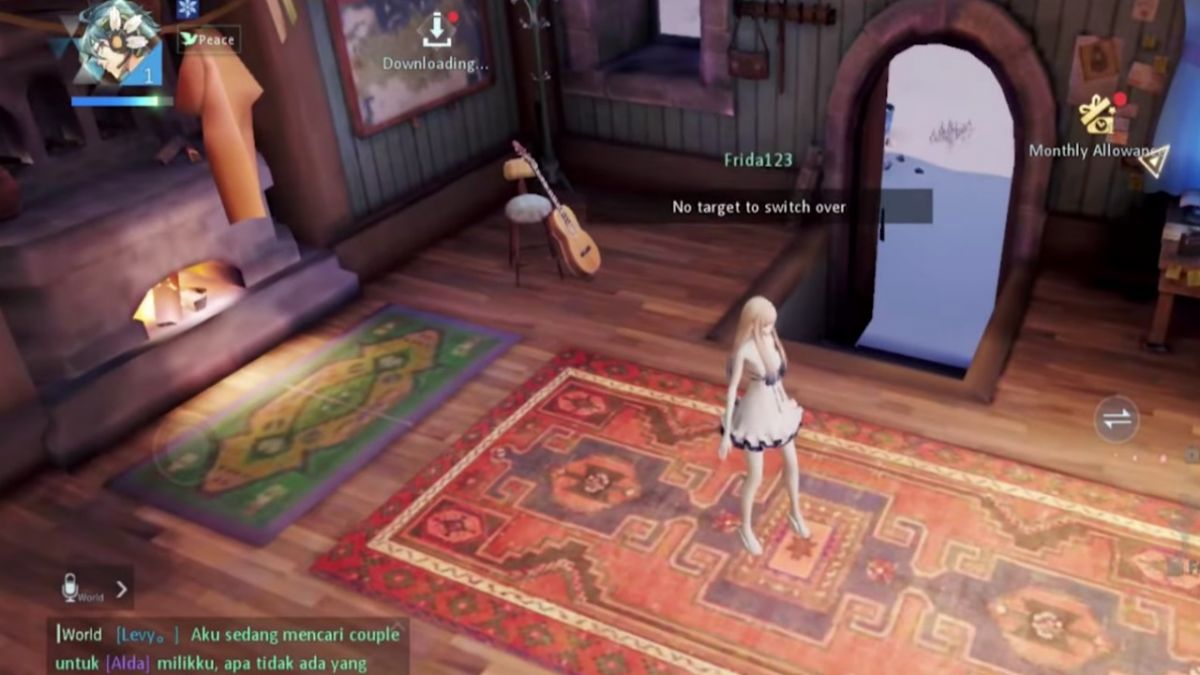
Task: Open the character avatar portrait
Action: click(119, 42)
